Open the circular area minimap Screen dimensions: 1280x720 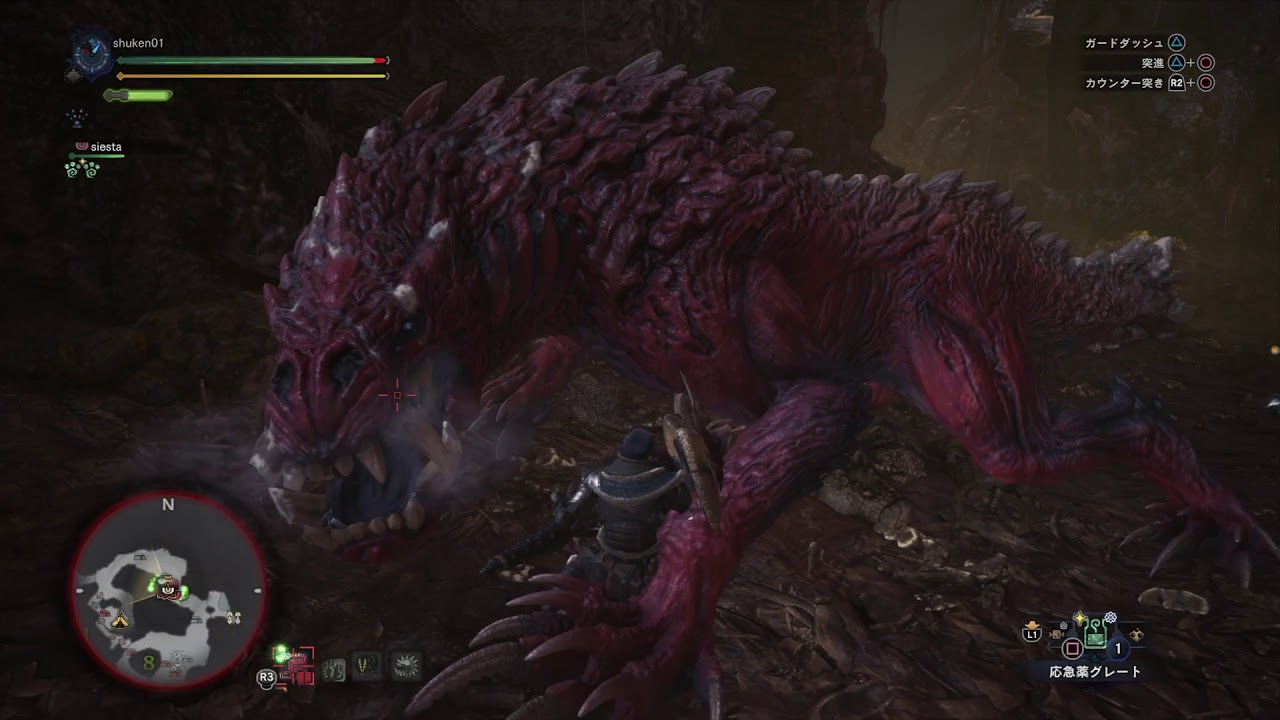[x=168, y=591]
